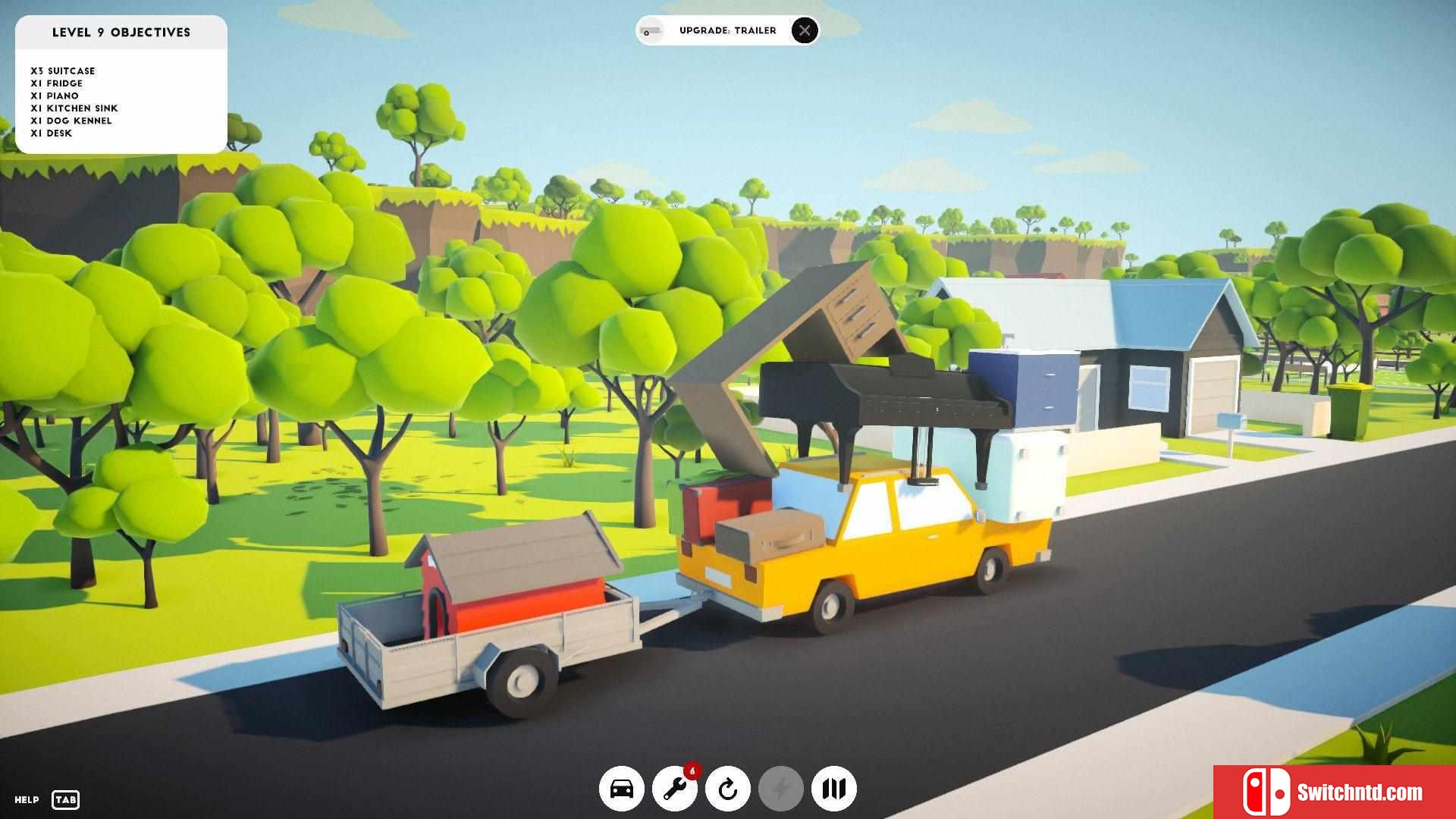Open the car selection button
The width and height of the screenshot is (1456, 819).
pyautogui.click(x=622, y=789)
